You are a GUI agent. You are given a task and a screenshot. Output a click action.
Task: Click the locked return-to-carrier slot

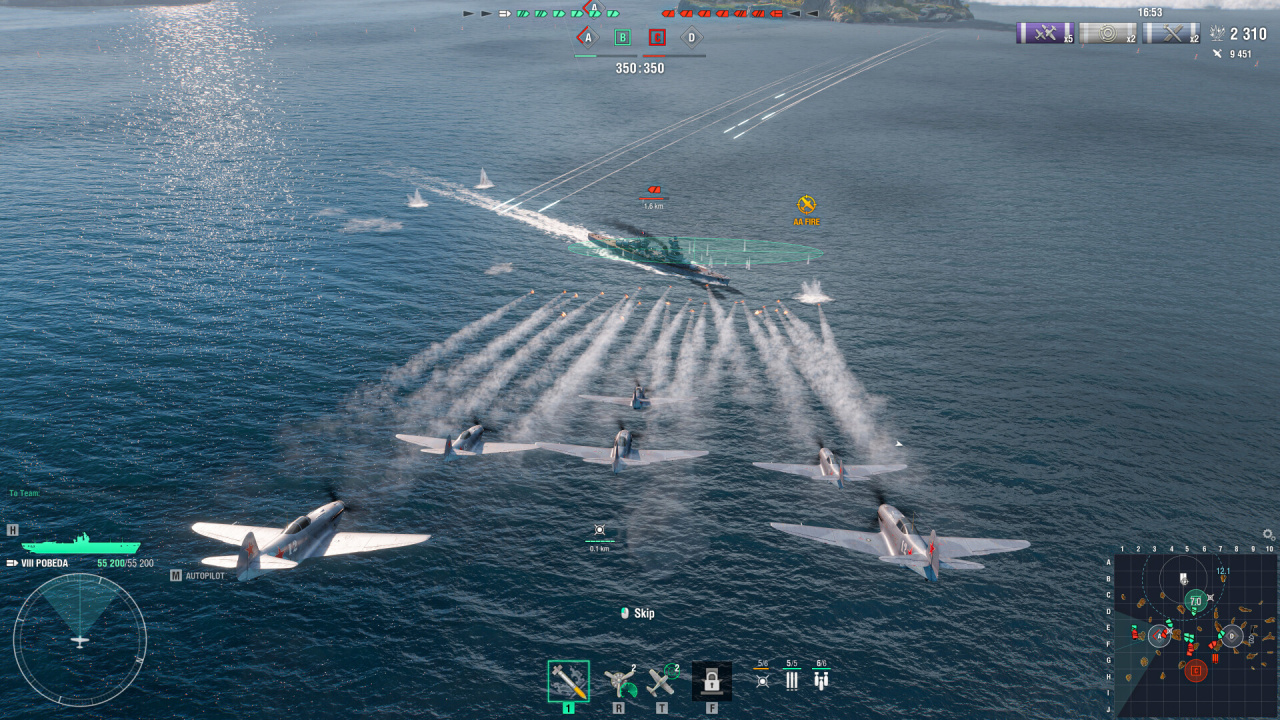(x=711, y=681)
